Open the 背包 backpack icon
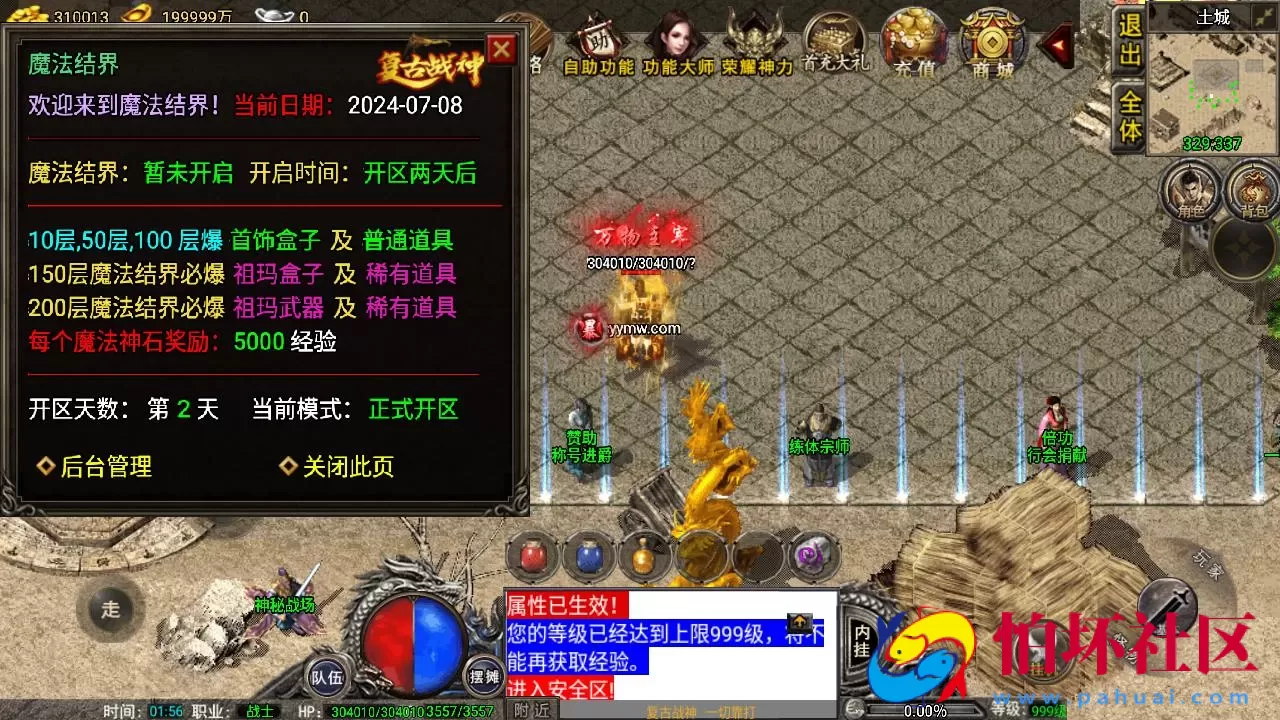1280x720 pixels. click(x=1252, y=190)
